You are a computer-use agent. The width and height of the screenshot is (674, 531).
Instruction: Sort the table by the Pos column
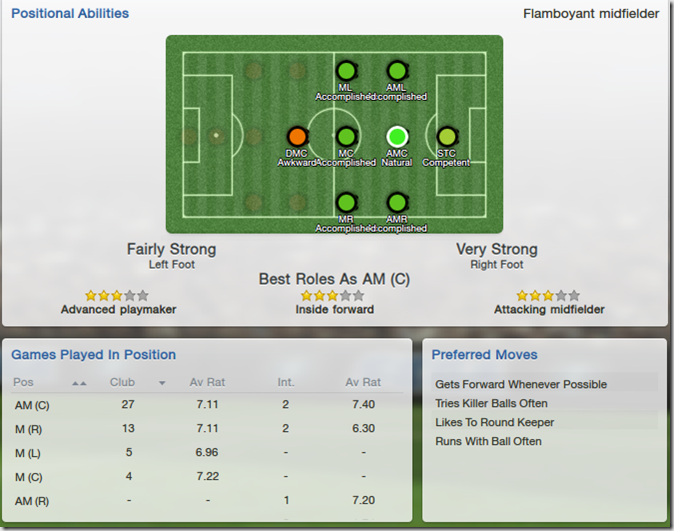pyautogui.click(x=23, y=382)
